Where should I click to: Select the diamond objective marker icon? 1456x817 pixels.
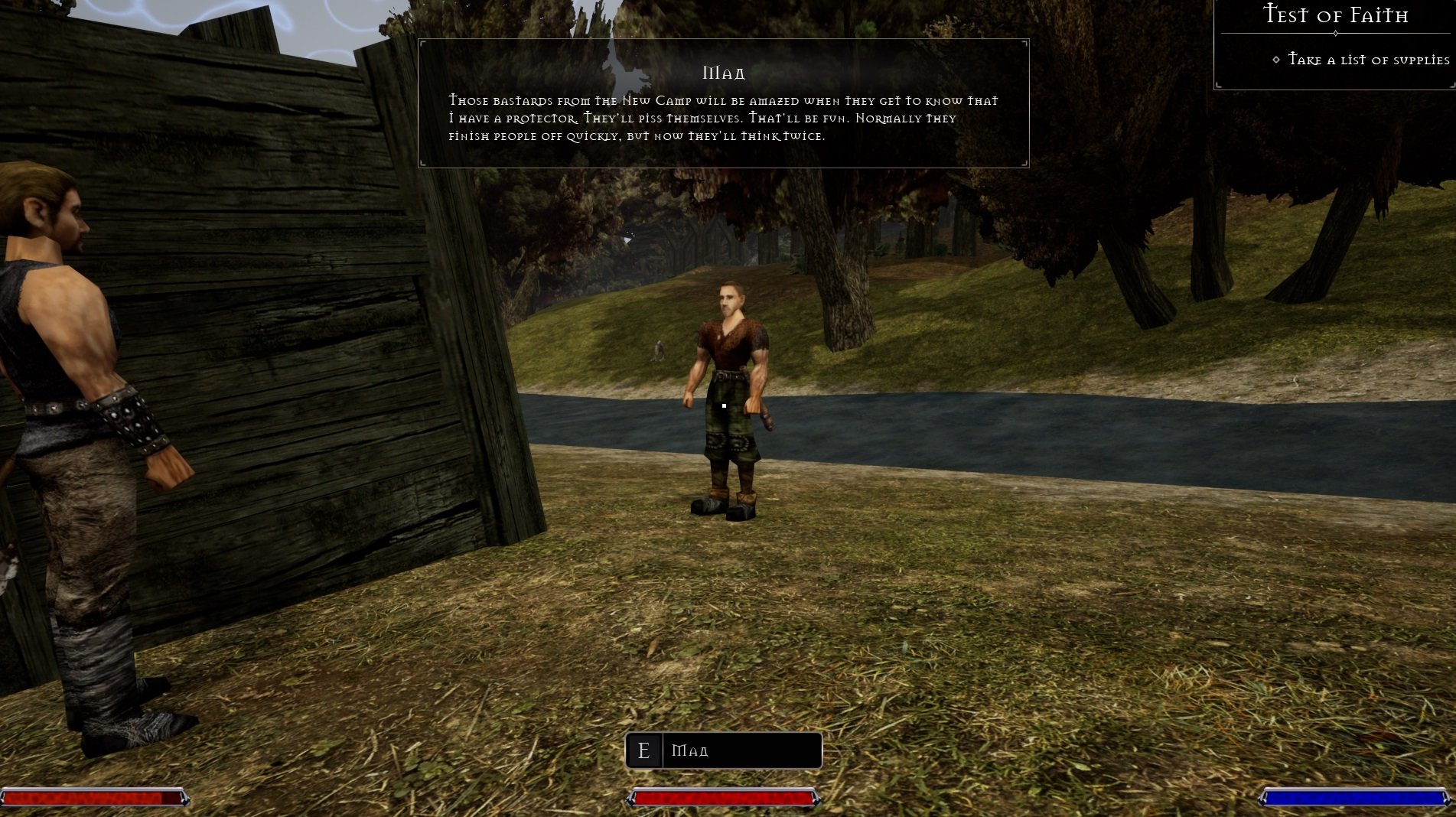[1275, 59]
